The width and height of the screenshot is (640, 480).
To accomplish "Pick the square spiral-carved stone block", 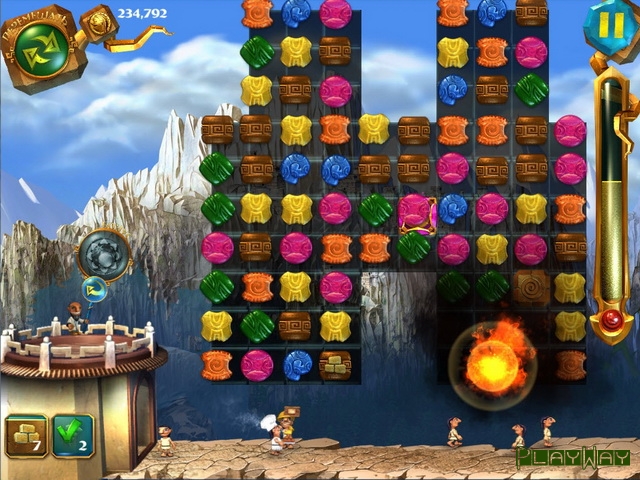I will pos(531,287).
